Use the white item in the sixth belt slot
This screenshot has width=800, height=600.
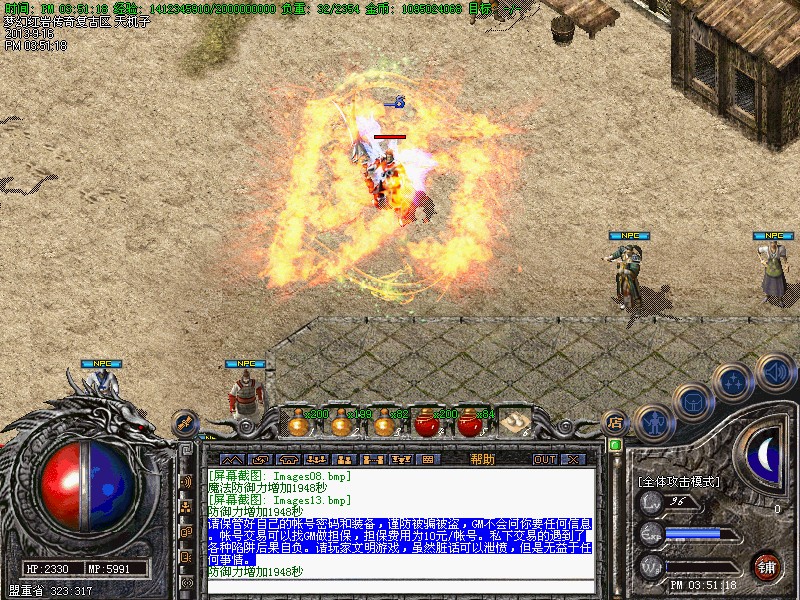pyautogui.click(x=515, y=424)
